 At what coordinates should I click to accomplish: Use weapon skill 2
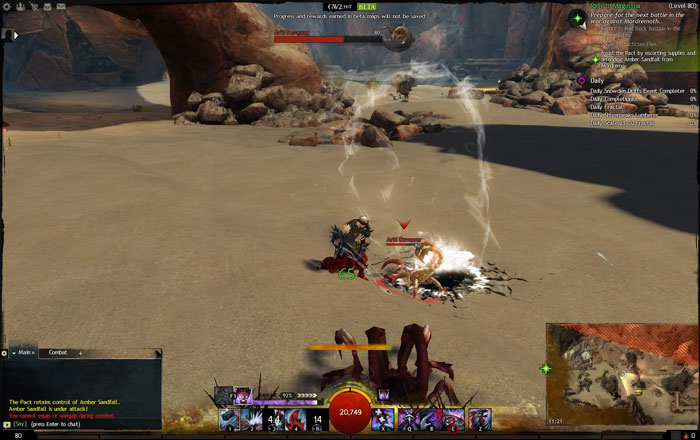[x=250, y=419]
